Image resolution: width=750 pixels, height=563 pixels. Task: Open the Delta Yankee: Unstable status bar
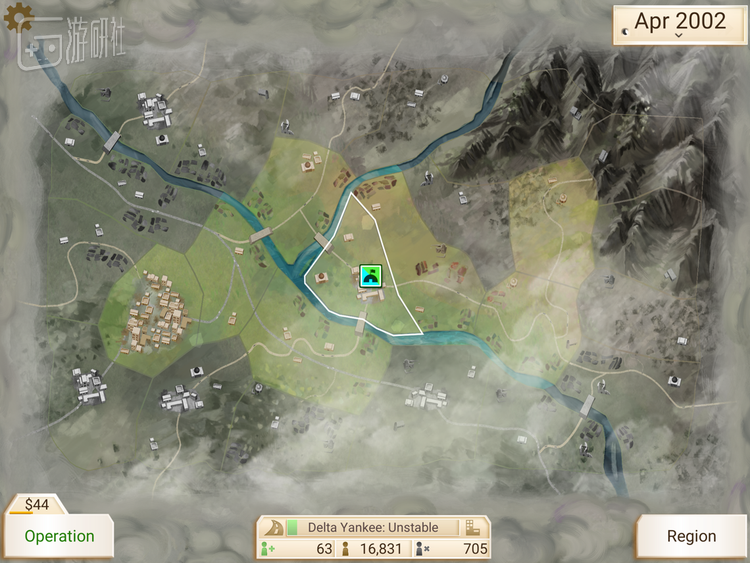[x=374, y=527]
